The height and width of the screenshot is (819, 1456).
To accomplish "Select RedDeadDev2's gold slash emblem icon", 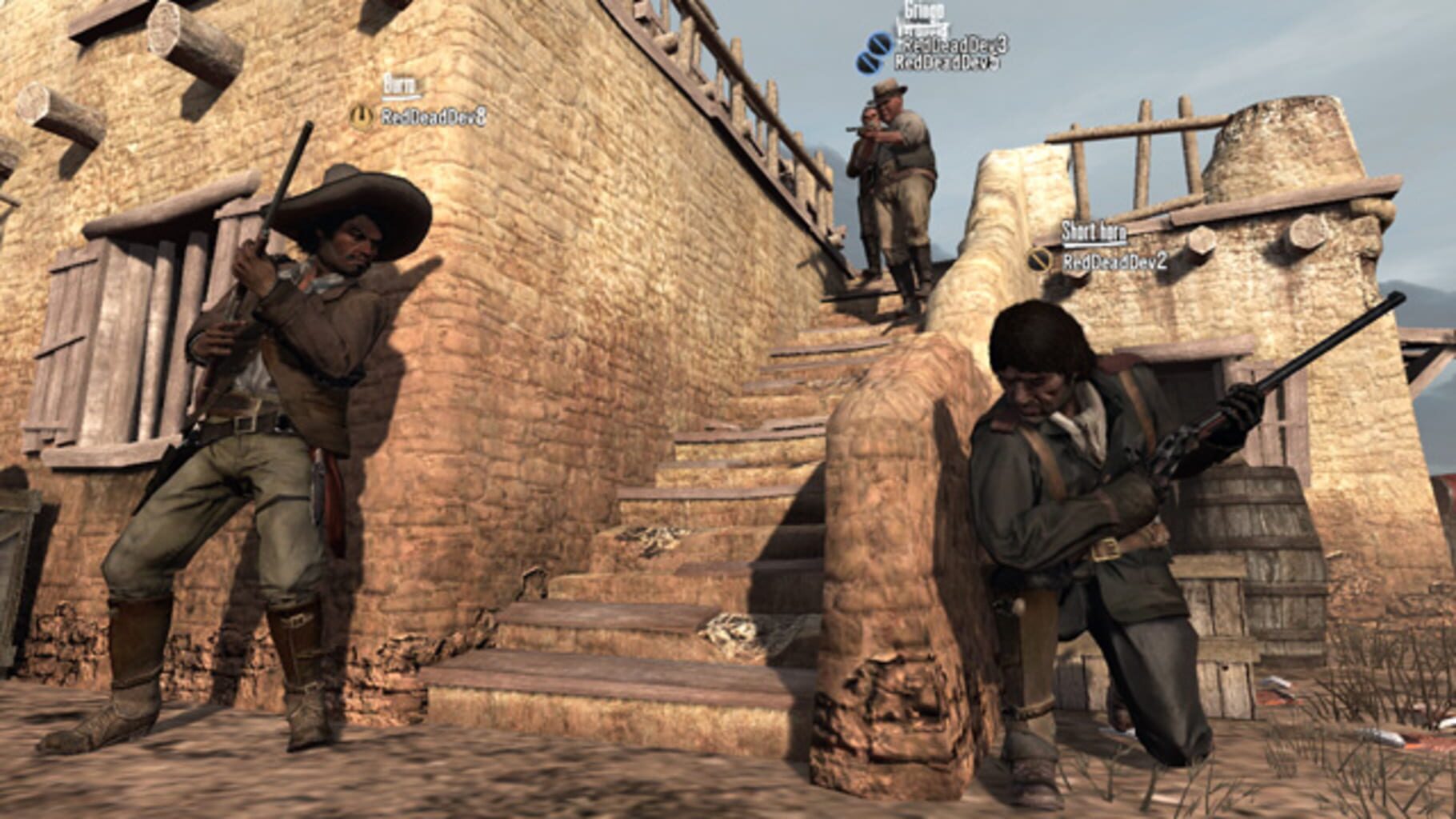I will point(1038,260).
